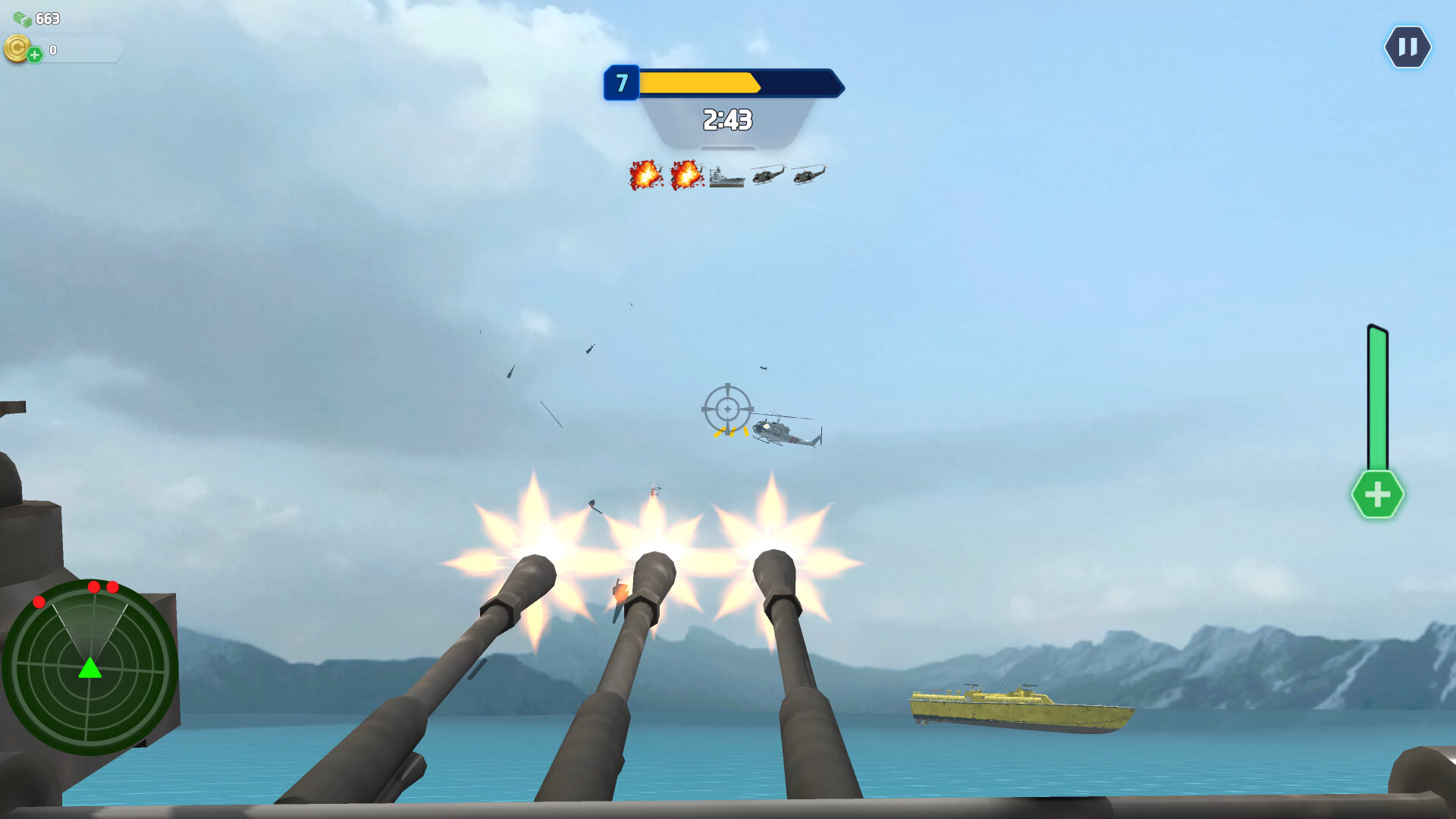Select the player arrow on the radar
The height and width of the screenshot is (819, 1456).
[x=92, y=670]
